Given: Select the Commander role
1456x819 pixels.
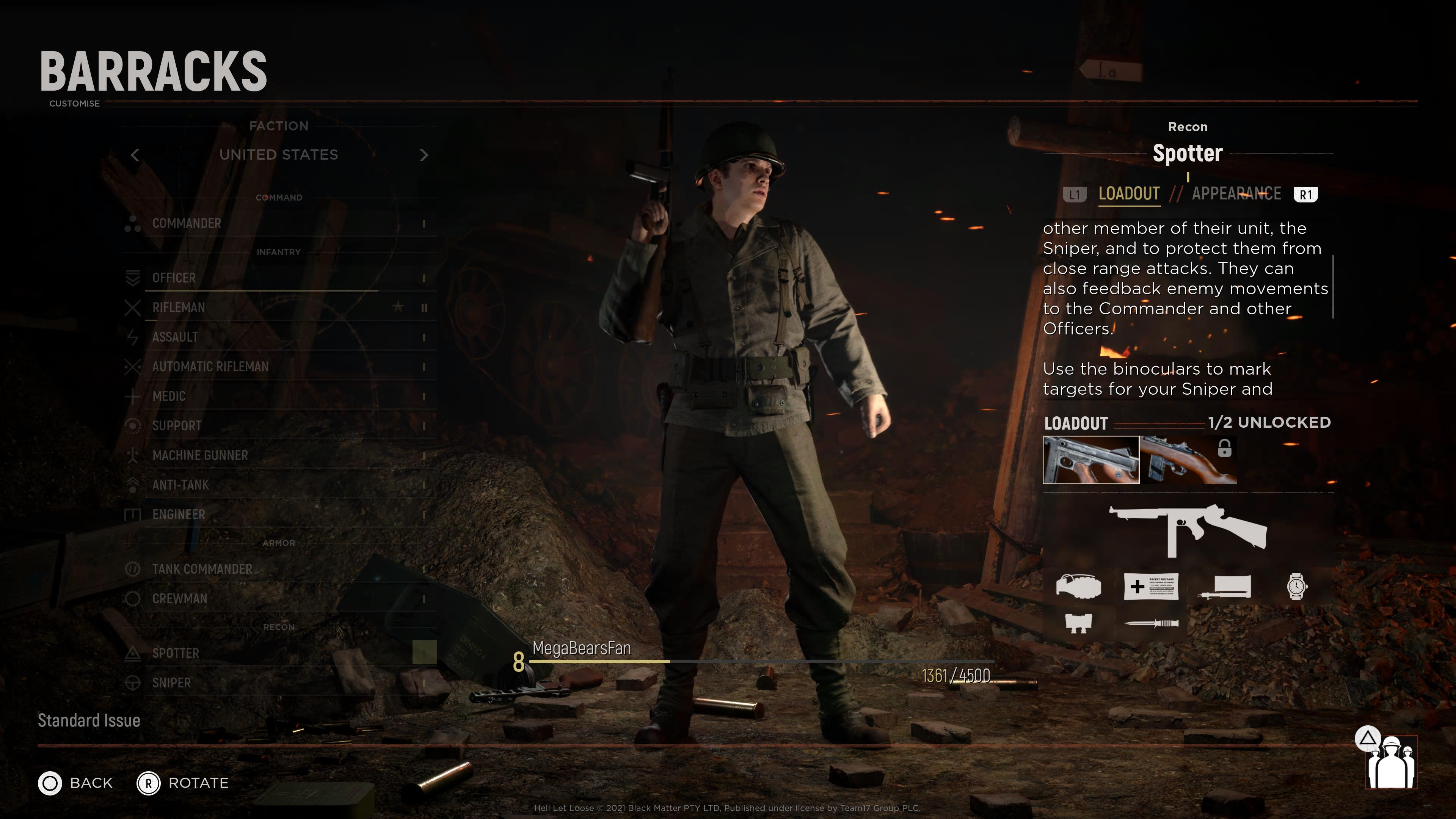Looking at the screenshot, I should [x=187, y=223].
